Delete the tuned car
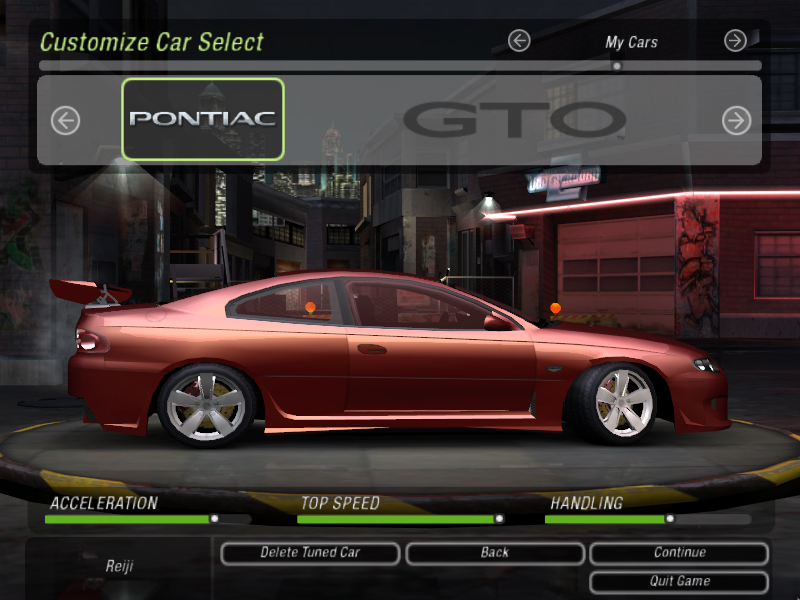Screen dimensions: 800x600 pyautogui.click(x=310, y=552)
